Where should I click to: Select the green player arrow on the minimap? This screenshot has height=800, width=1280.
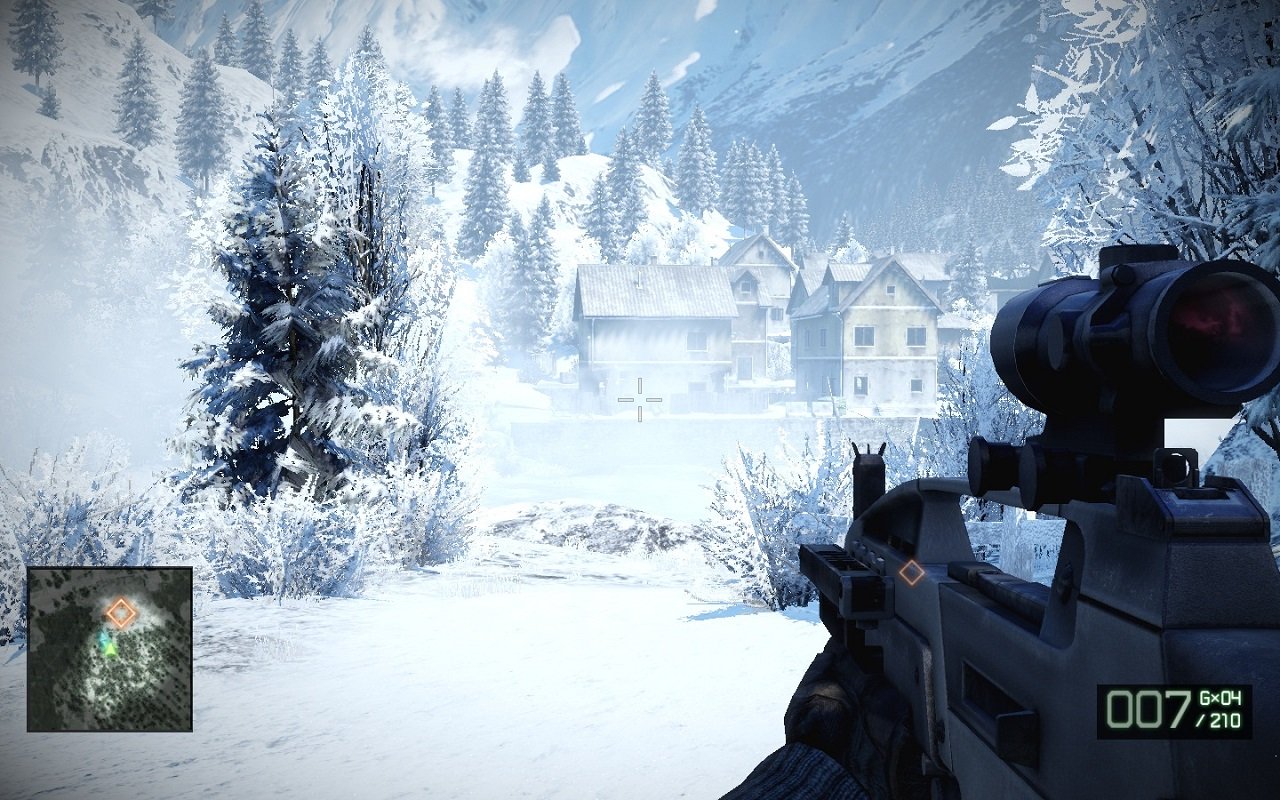tap(110, 649)
